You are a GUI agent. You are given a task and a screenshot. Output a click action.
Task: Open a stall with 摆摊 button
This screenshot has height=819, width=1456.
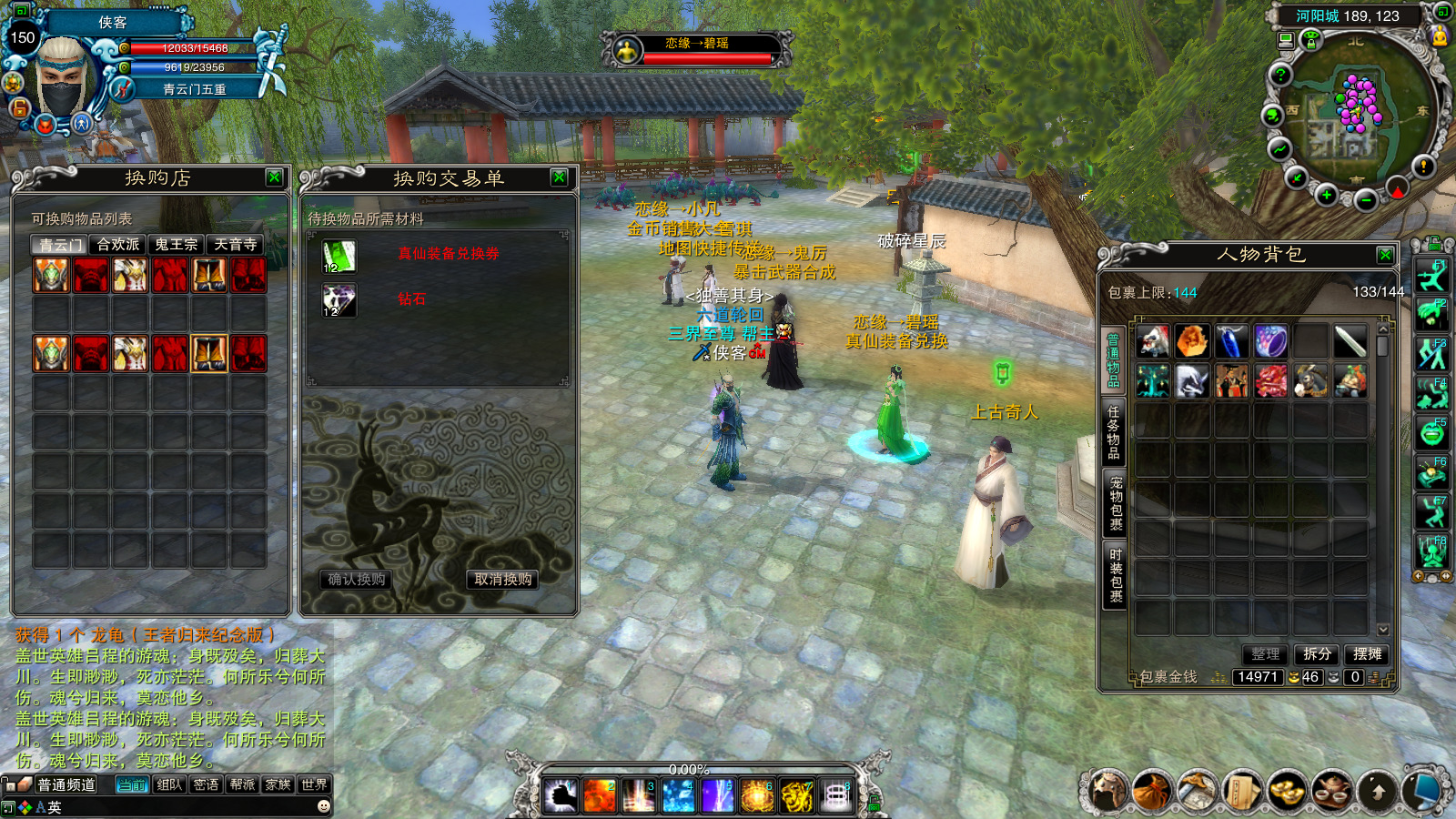(x=1367, y=654)
